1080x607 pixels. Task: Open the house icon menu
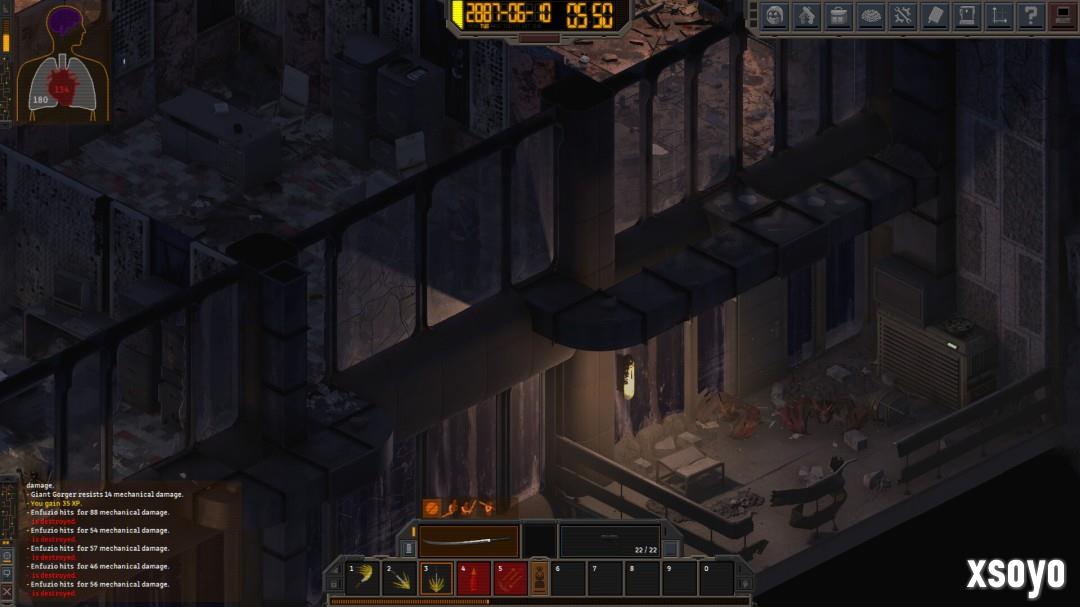point(807,16)
